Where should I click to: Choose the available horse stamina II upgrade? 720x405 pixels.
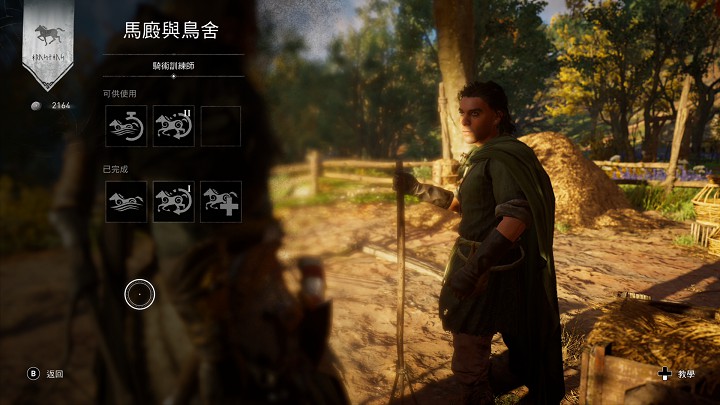pos(173,126)
